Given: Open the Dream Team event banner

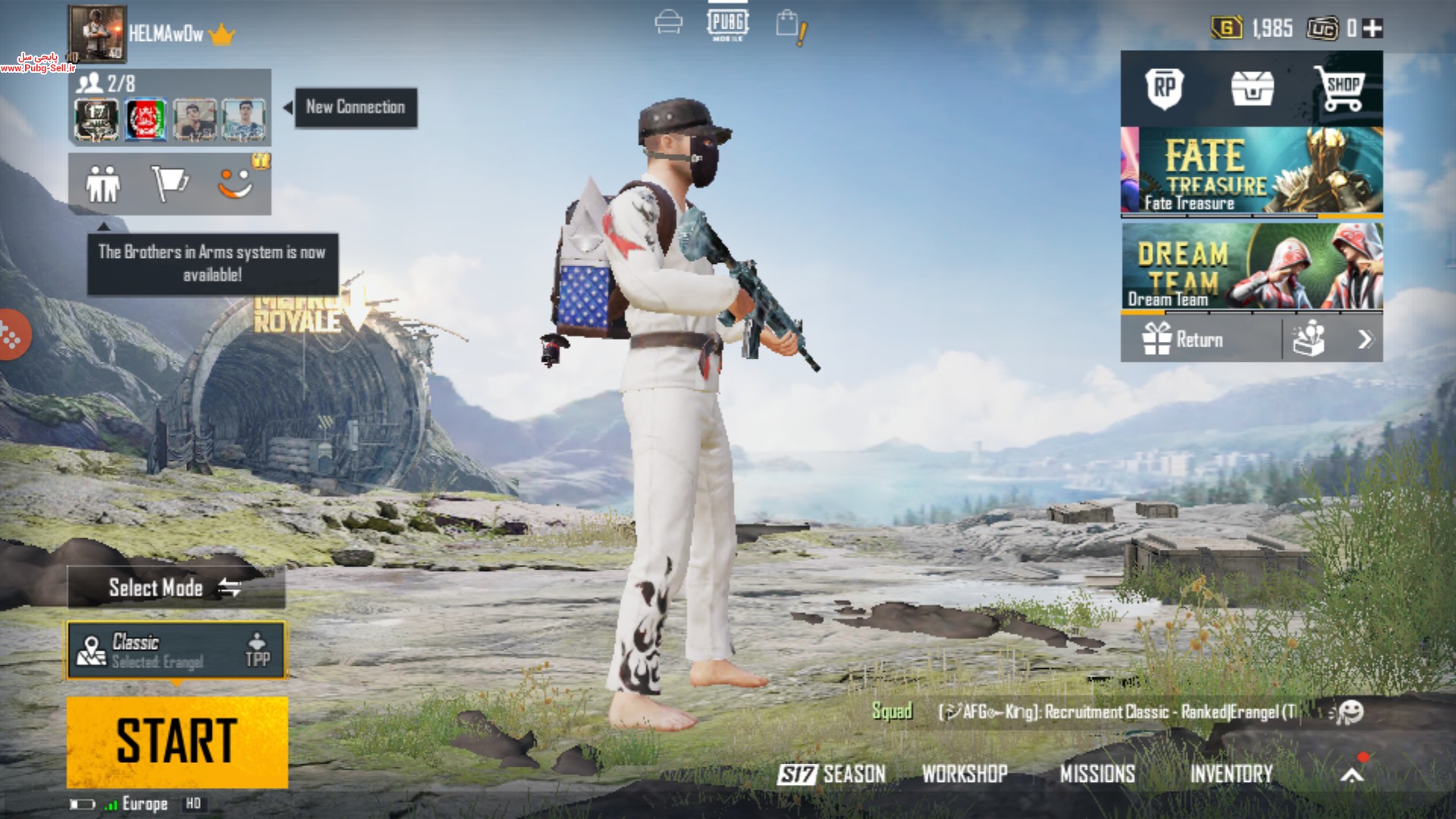Looking at the screenshot, I should pos(1251,266).
